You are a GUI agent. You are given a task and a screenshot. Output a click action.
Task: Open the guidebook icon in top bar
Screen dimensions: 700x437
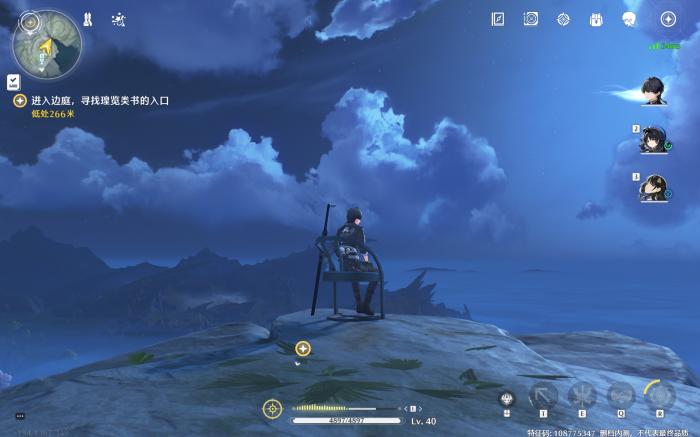coord(498,19)
